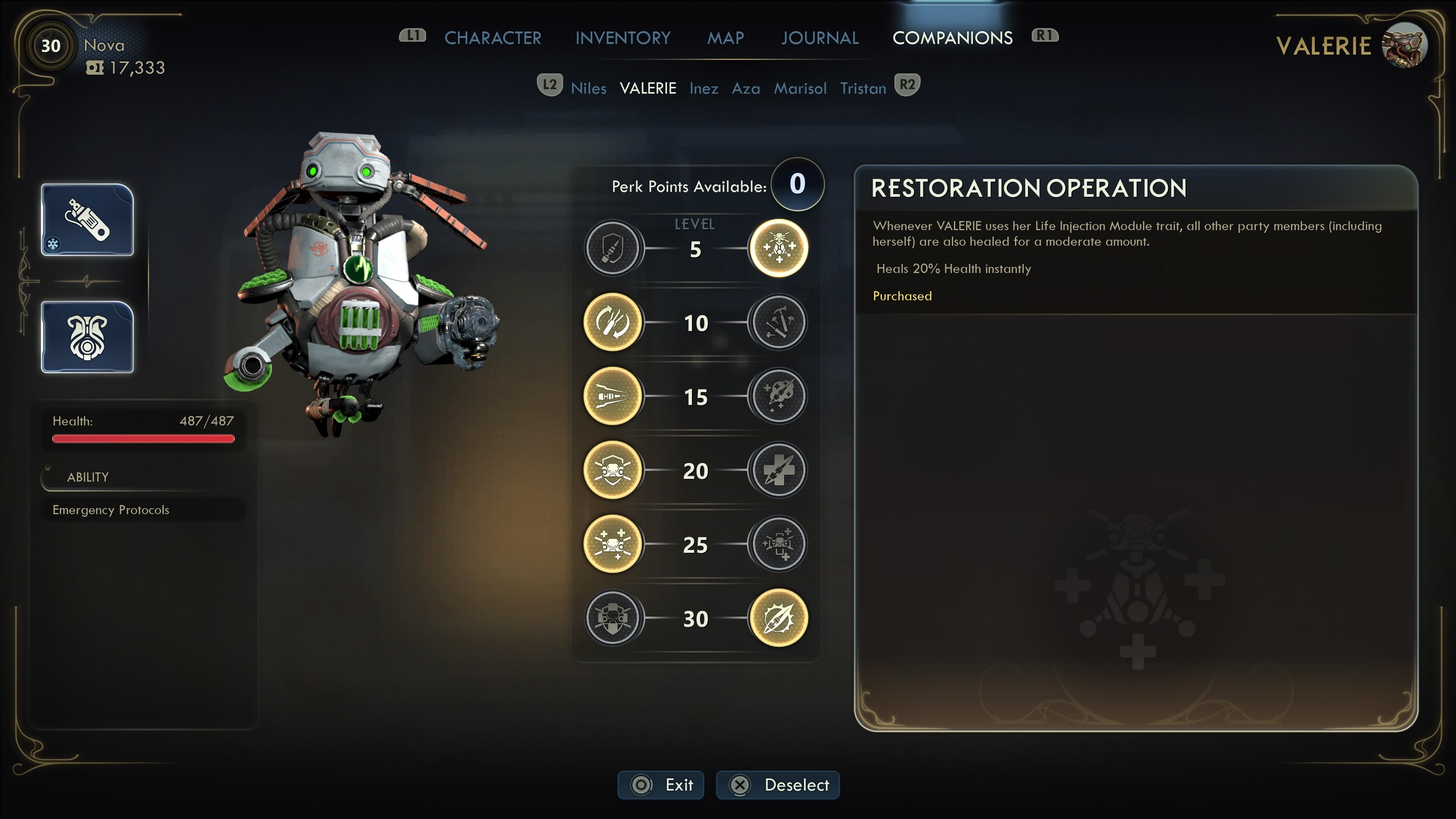Viewport: 1456px width, 819px height.
Task: View companion Aza
Action: (745, 88)
